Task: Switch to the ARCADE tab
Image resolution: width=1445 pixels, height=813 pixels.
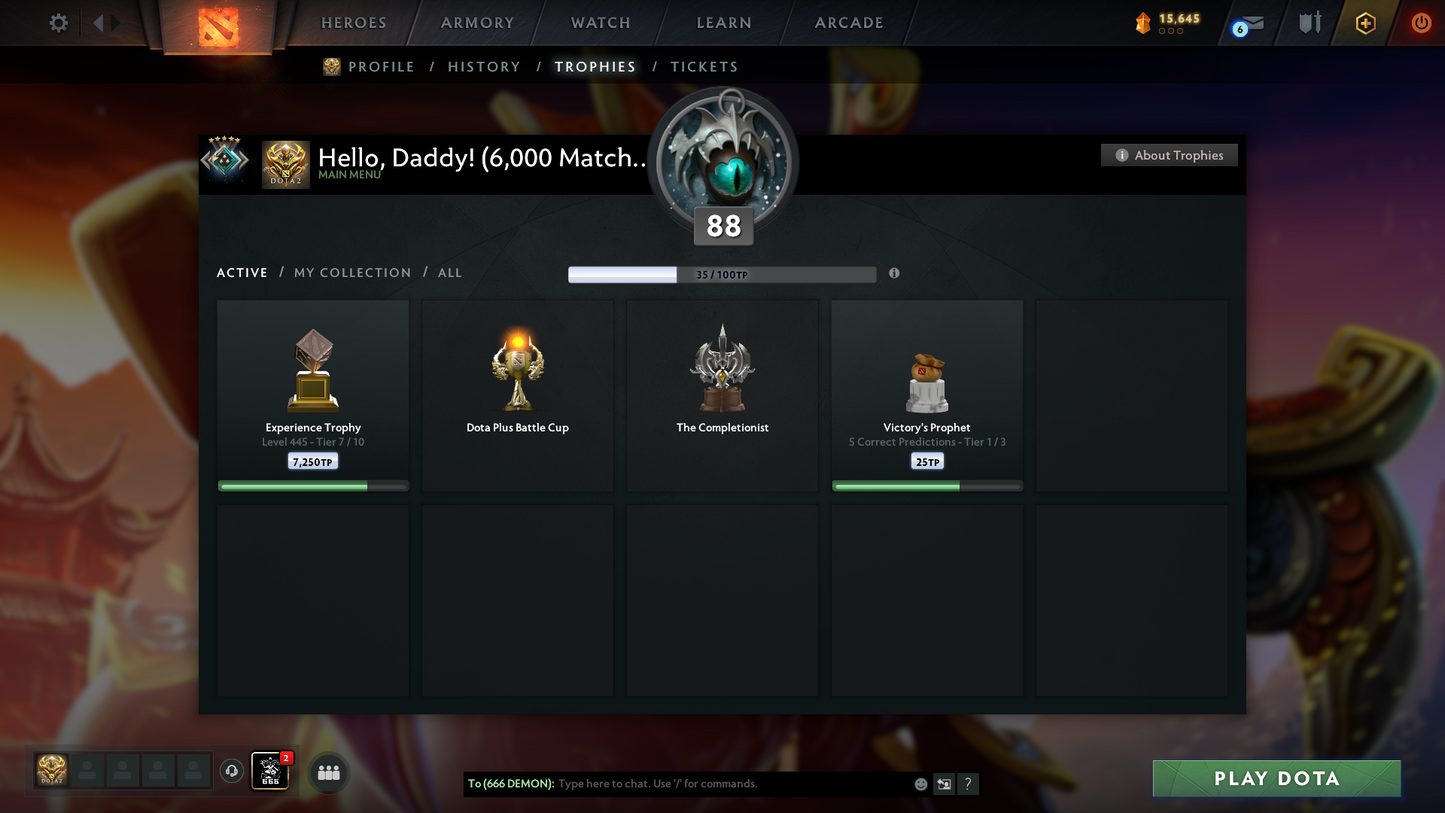Action: pyautogui.click(x=848, y=22)
